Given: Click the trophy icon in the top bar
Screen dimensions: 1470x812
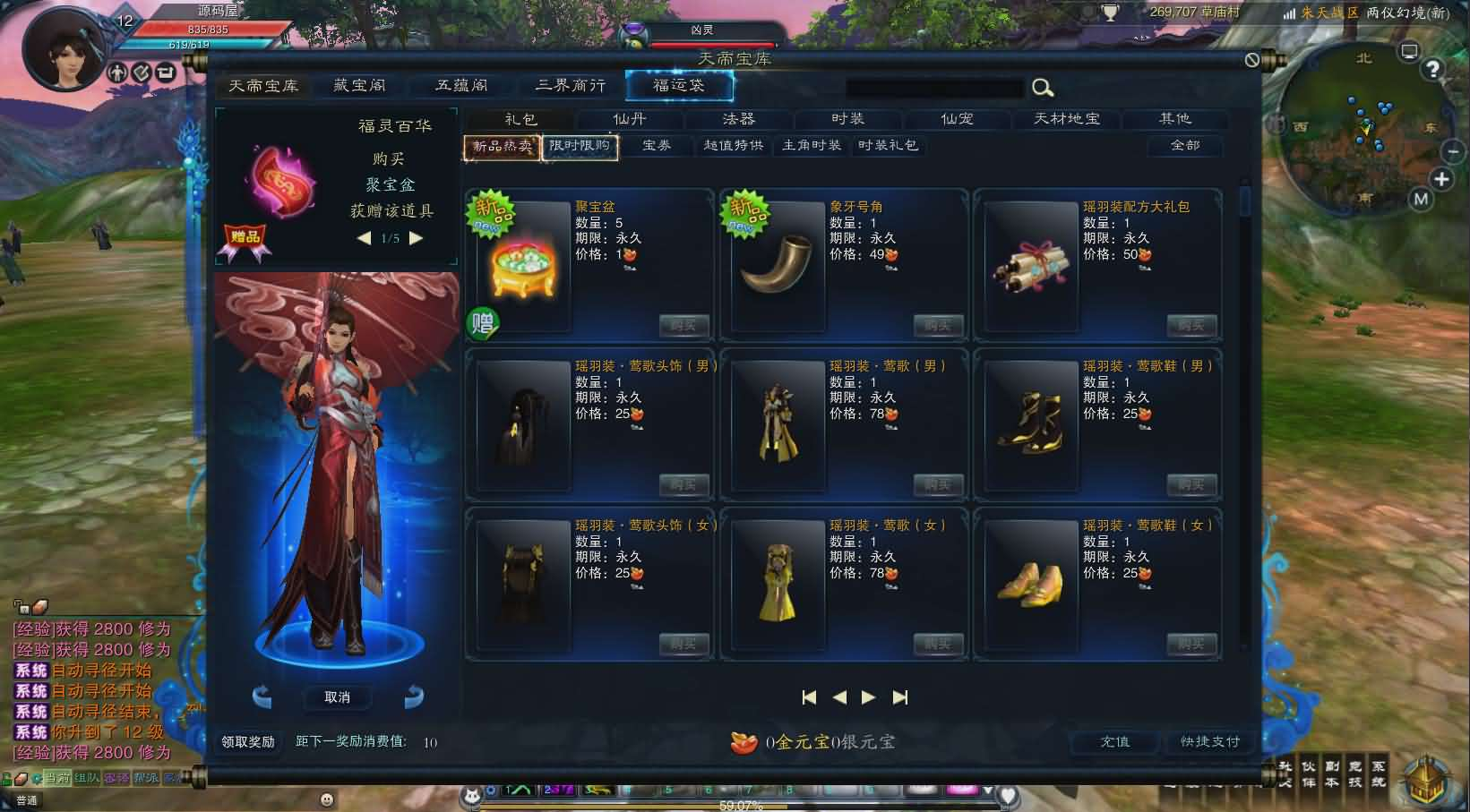Looking at the screenshot, I should (1111, 13).
